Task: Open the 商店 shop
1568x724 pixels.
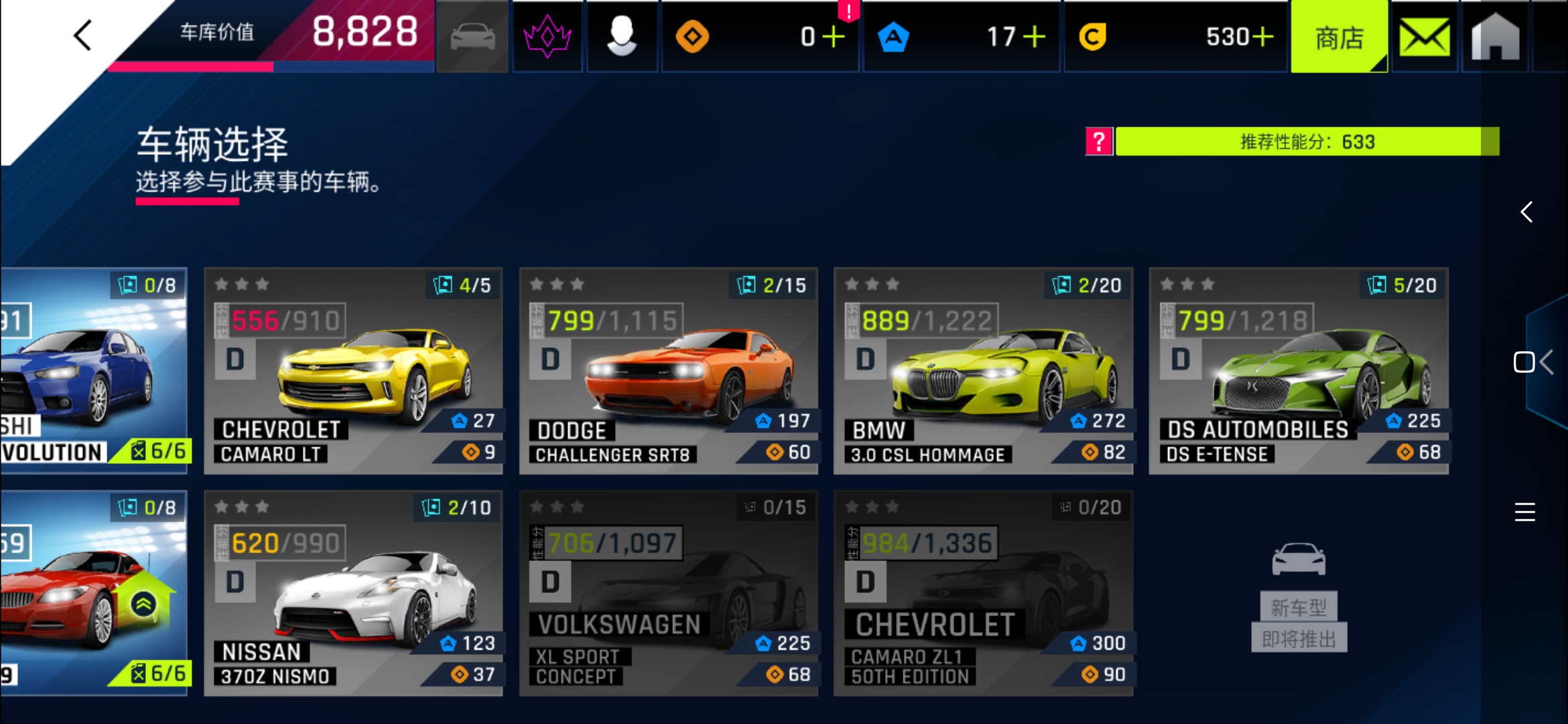Action: (x=1339, y=38)
